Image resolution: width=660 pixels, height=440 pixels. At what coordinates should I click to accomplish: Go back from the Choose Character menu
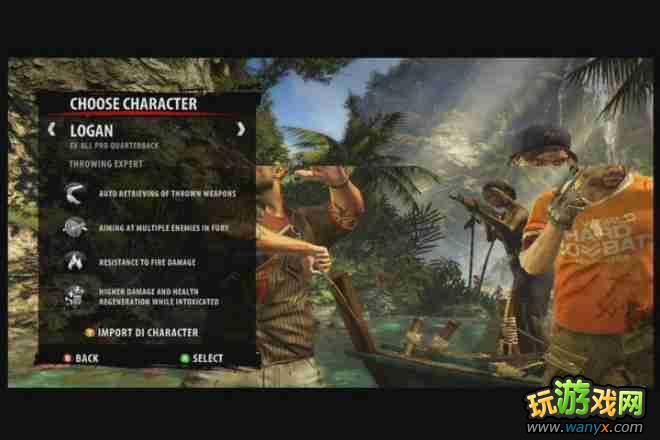click(x=78, y=357)
